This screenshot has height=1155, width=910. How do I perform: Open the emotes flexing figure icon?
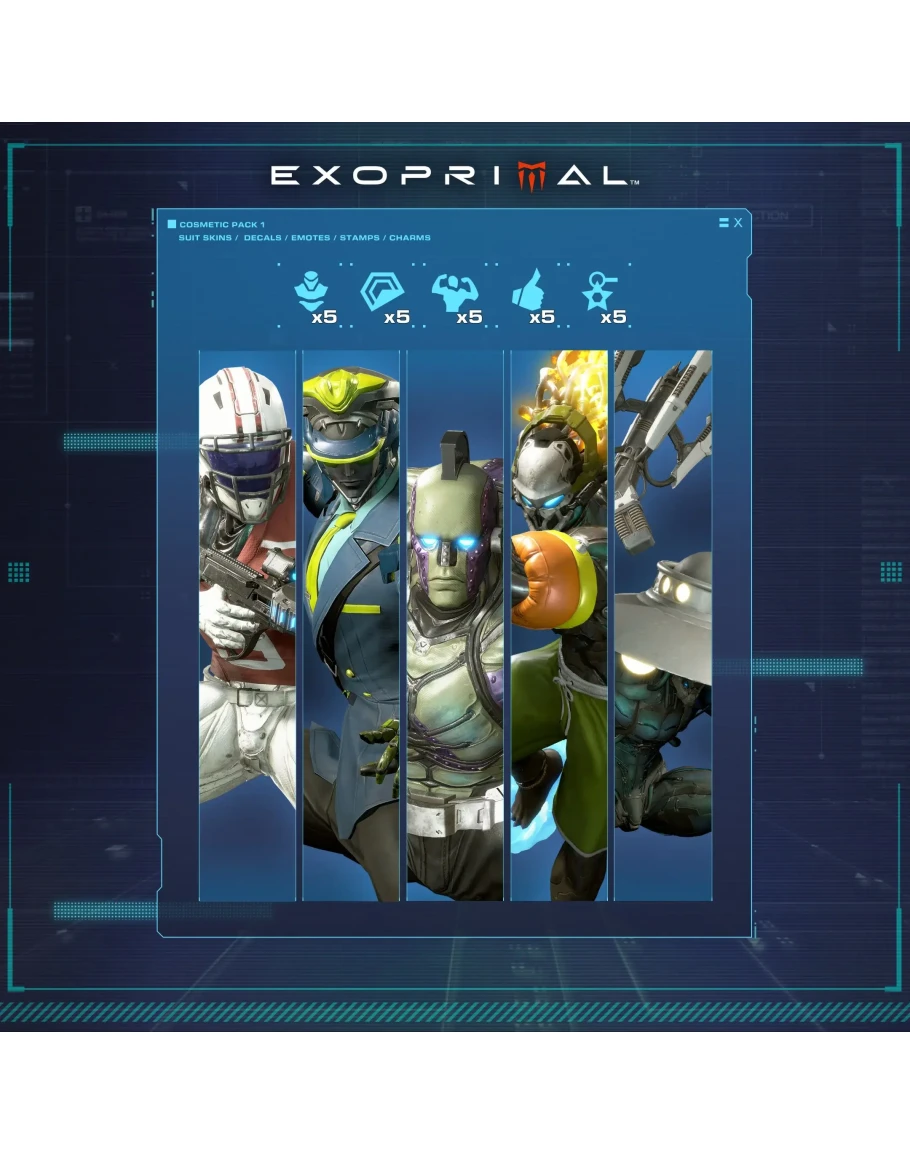454,292
